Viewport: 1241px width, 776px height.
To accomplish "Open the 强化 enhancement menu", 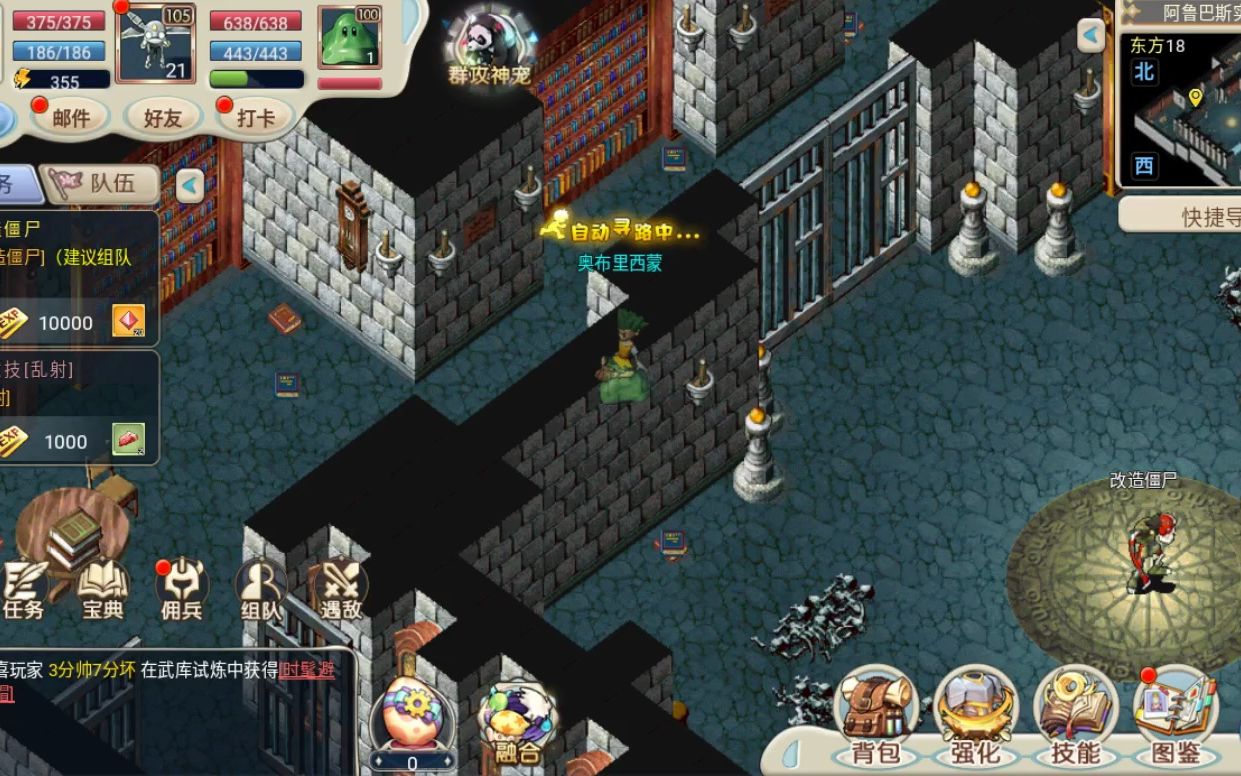I will [975, 717].
